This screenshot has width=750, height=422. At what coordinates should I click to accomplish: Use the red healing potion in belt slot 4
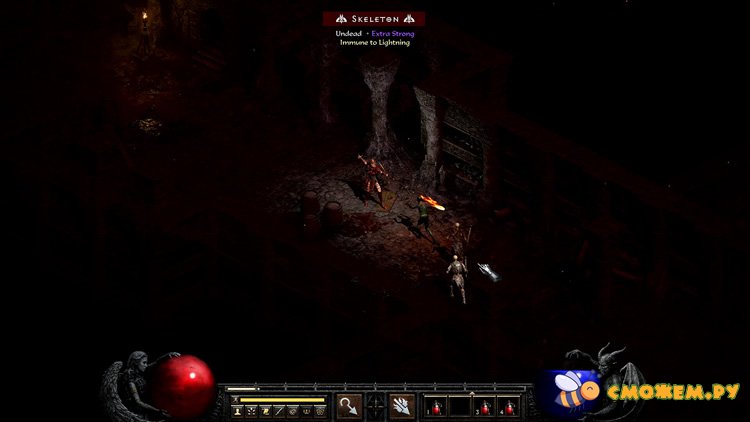pos(509,406)
